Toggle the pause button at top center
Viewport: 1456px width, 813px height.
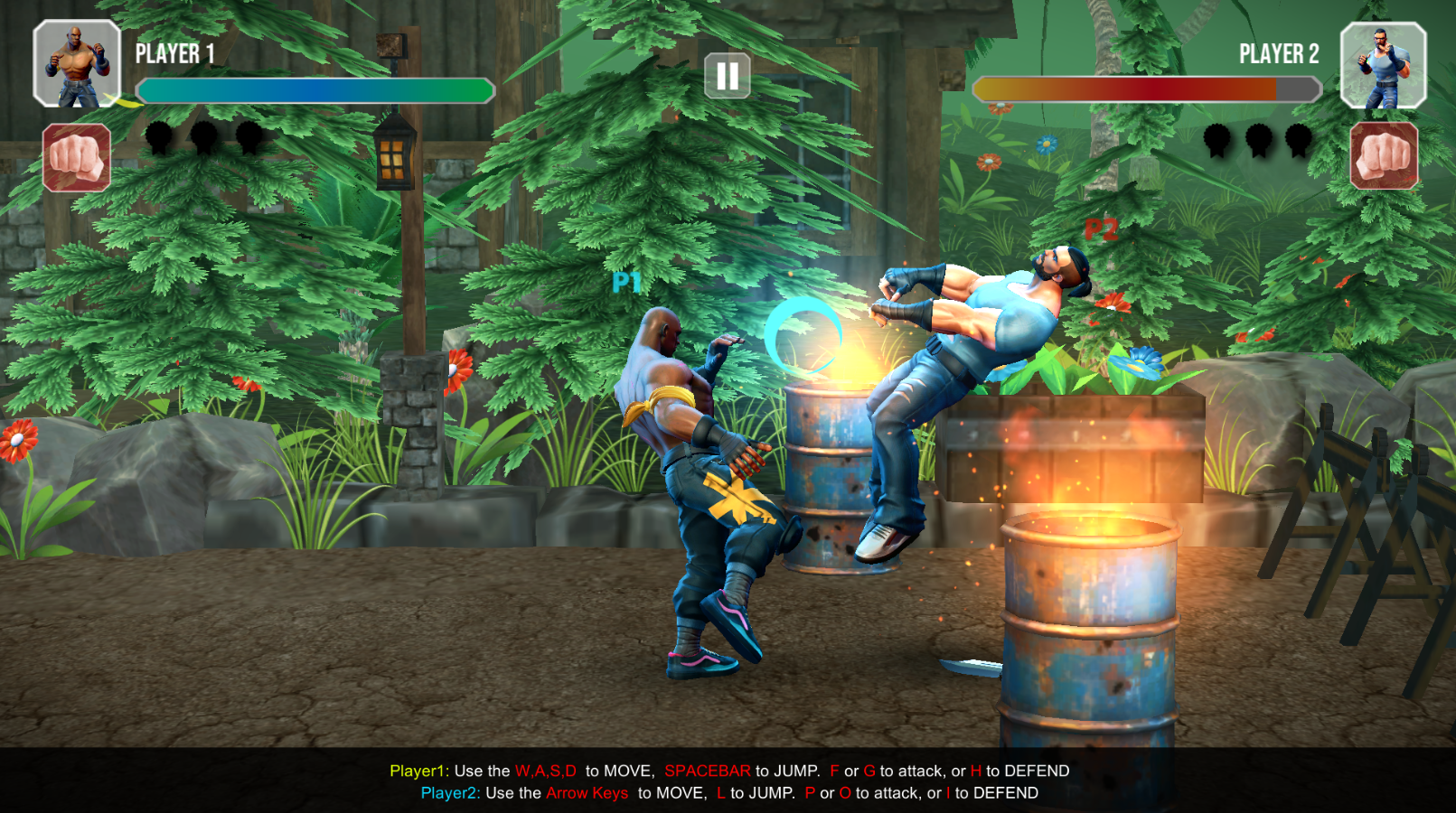(x=728, y=74)
